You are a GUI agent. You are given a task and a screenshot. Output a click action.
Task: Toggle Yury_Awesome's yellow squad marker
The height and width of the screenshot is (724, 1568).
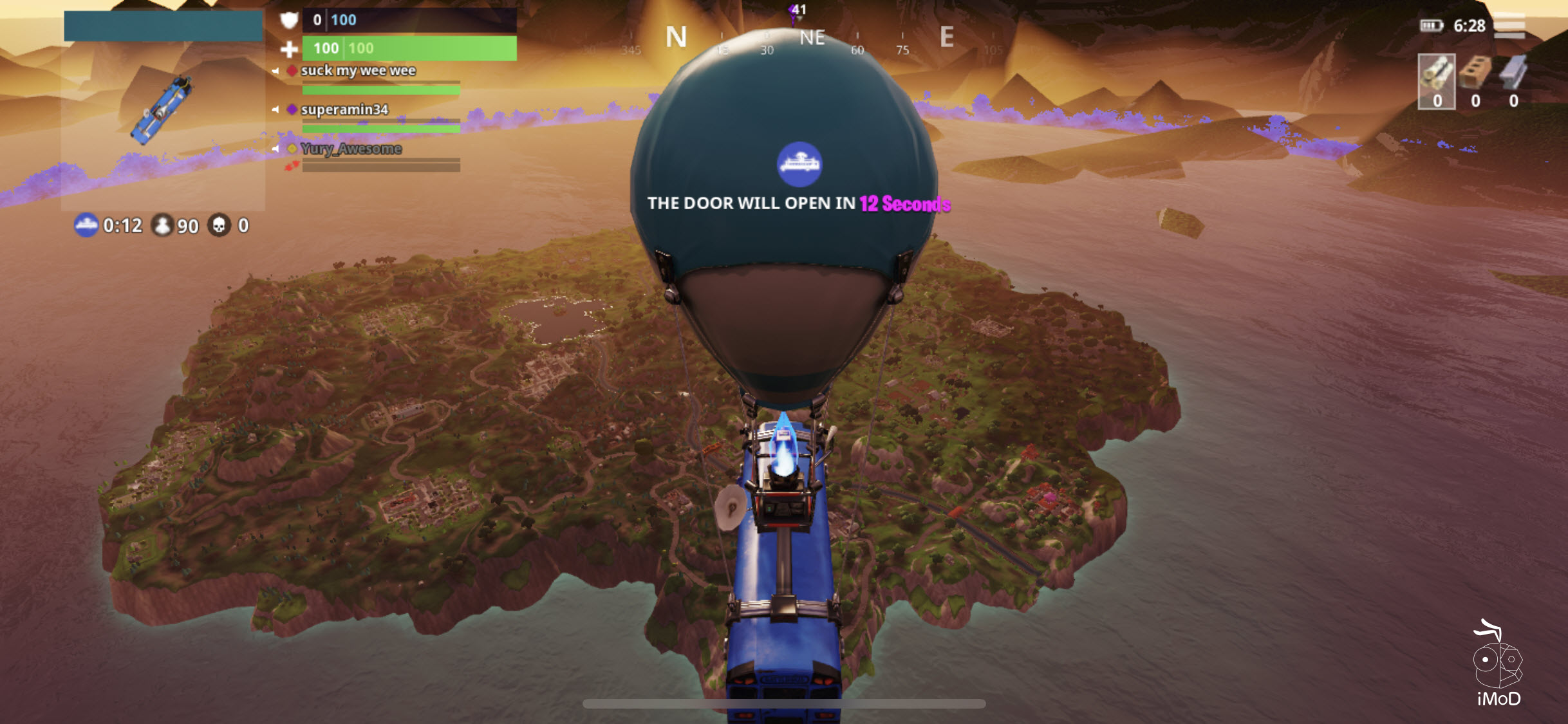(x=292, y=149)
